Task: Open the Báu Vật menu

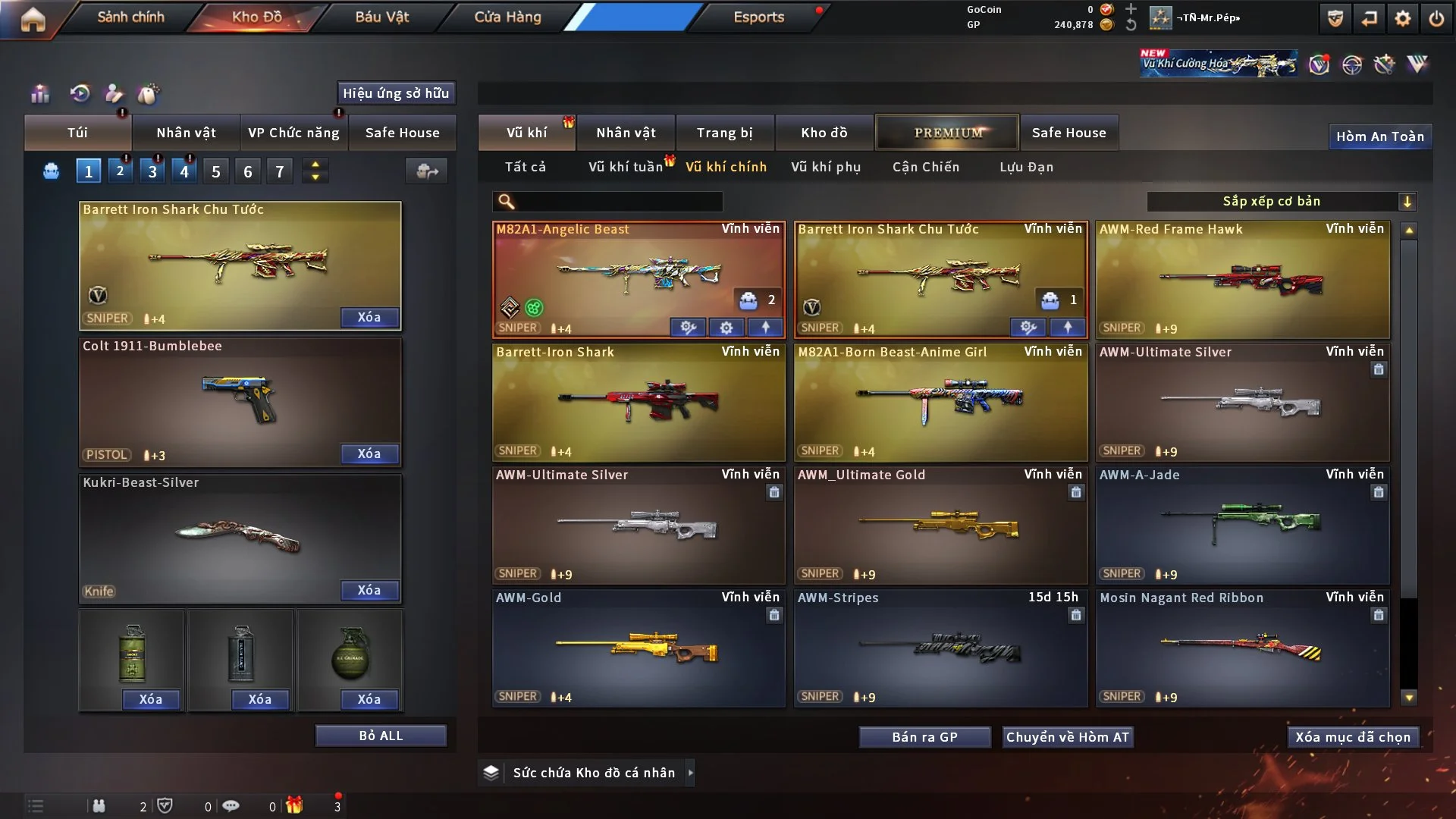Action: [x=381, y=17]
